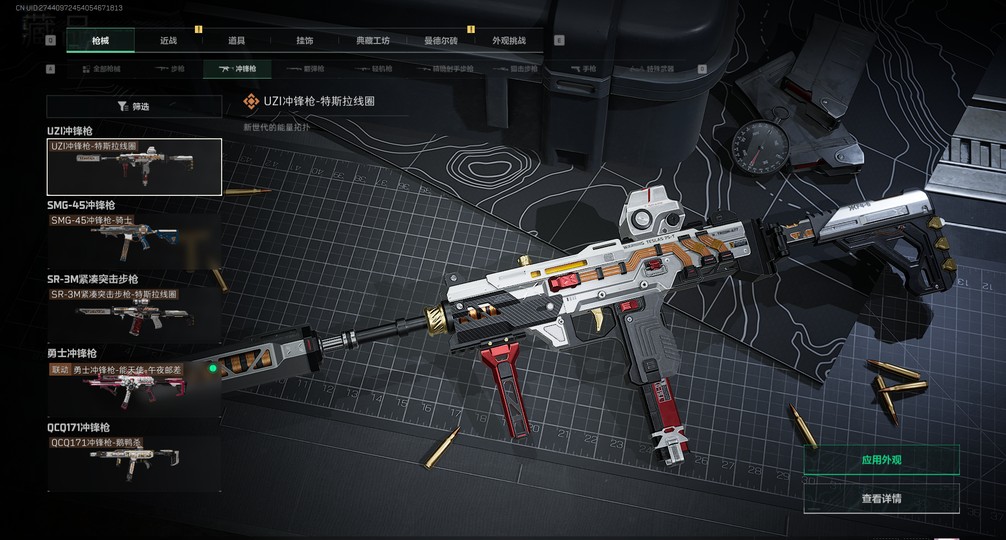The width and height of the screenshot is (1006, 540).
Task: Switch to the 轻机枪 (LMG) category
Action: 373,69
